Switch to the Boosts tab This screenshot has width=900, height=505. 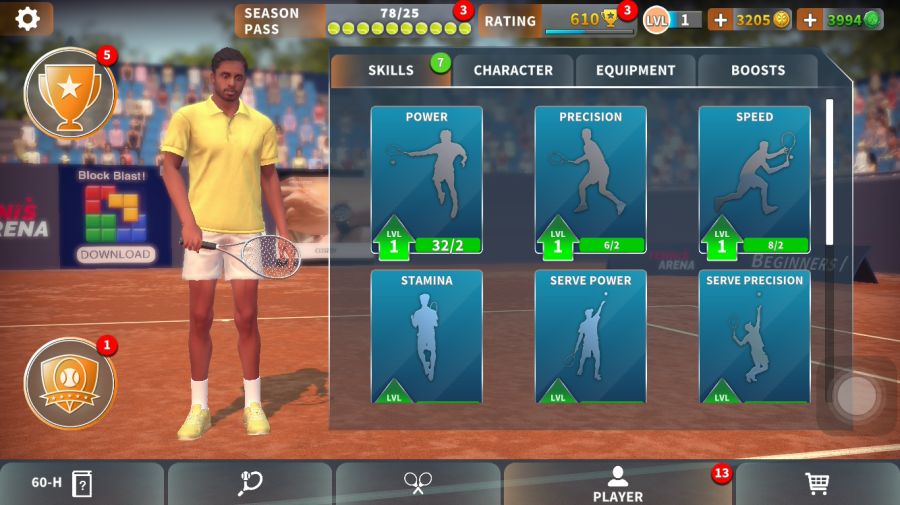[x=758, y=71]
